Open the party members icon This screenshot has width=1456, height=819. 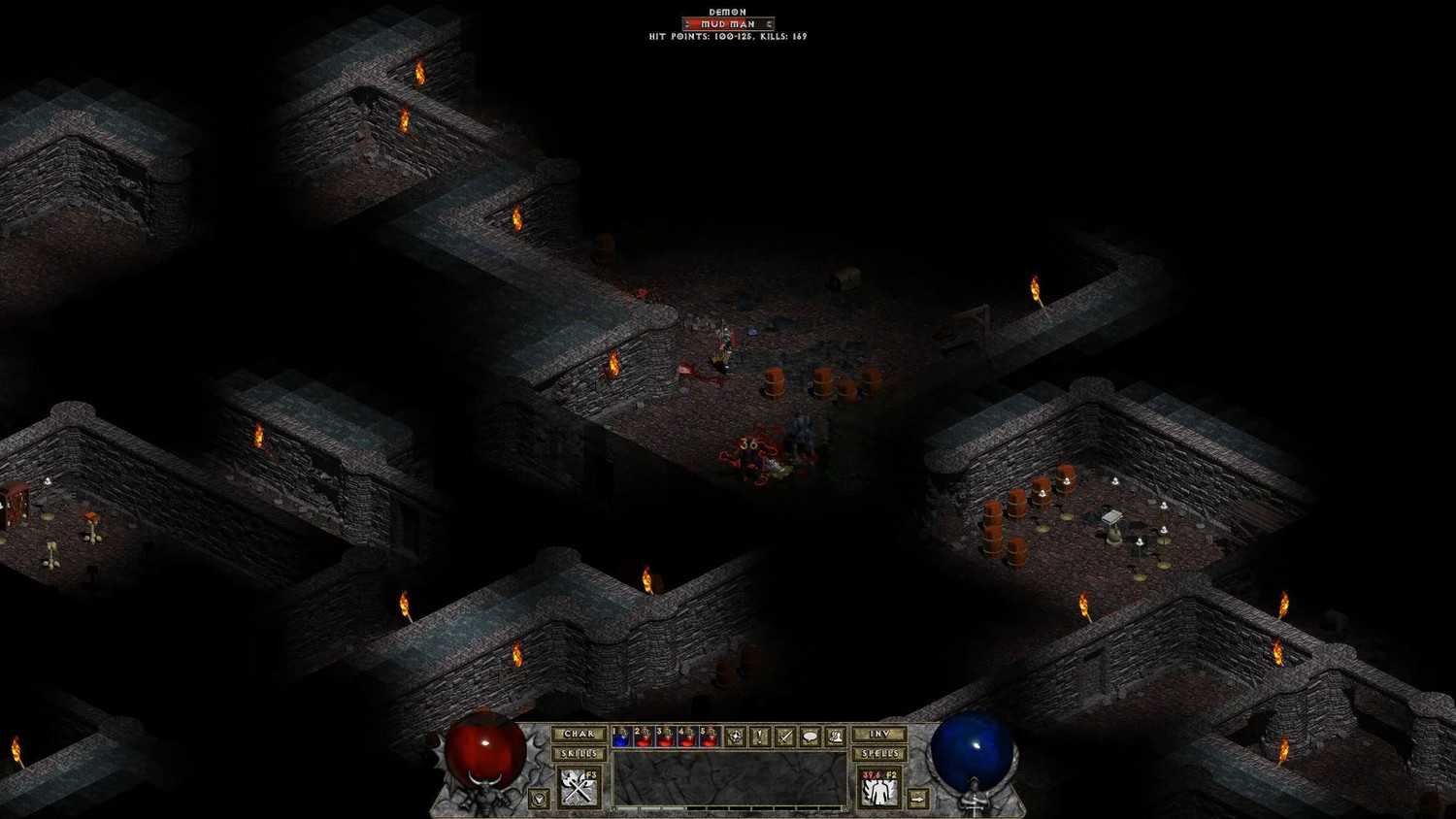pos(835,737)
